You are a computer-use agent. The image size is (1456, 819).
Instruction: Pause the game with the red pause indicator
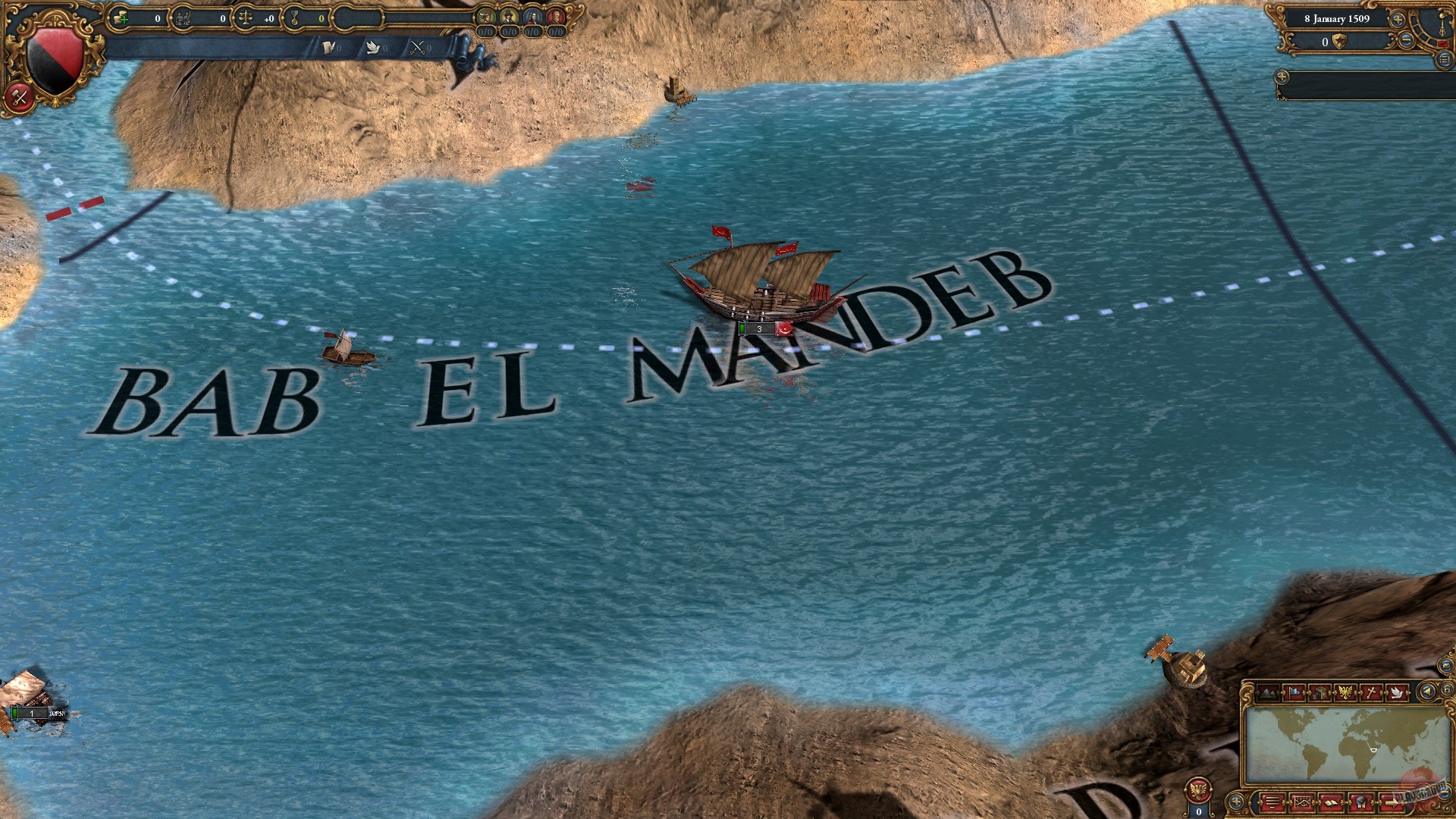[x=1443, y=42]
